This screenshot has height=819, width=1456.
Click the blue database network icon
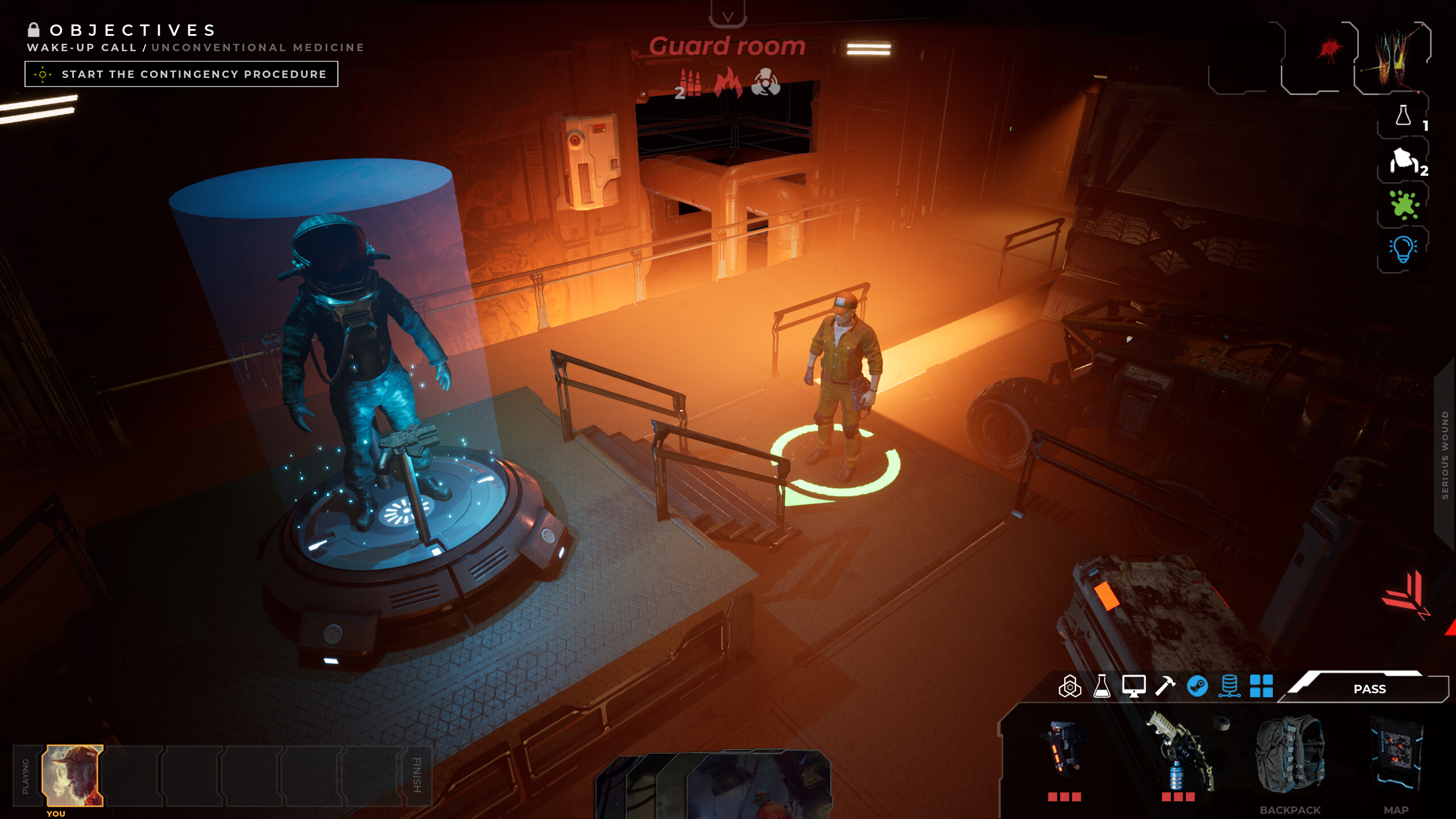click(x=1230, y=687)
